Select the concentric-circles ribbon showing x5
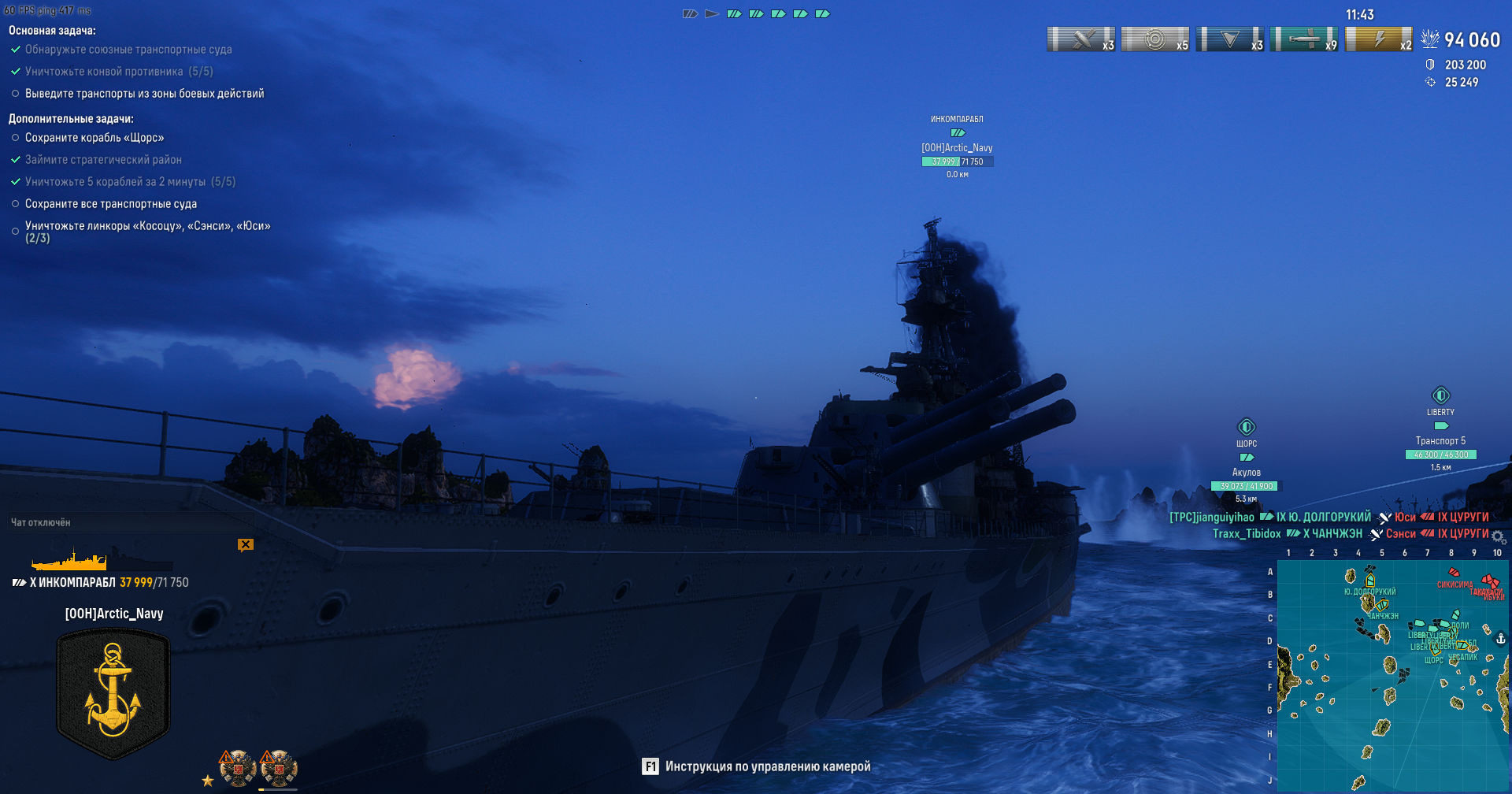The height and width of the screenshot is (794, 1512). point(1155,39)
